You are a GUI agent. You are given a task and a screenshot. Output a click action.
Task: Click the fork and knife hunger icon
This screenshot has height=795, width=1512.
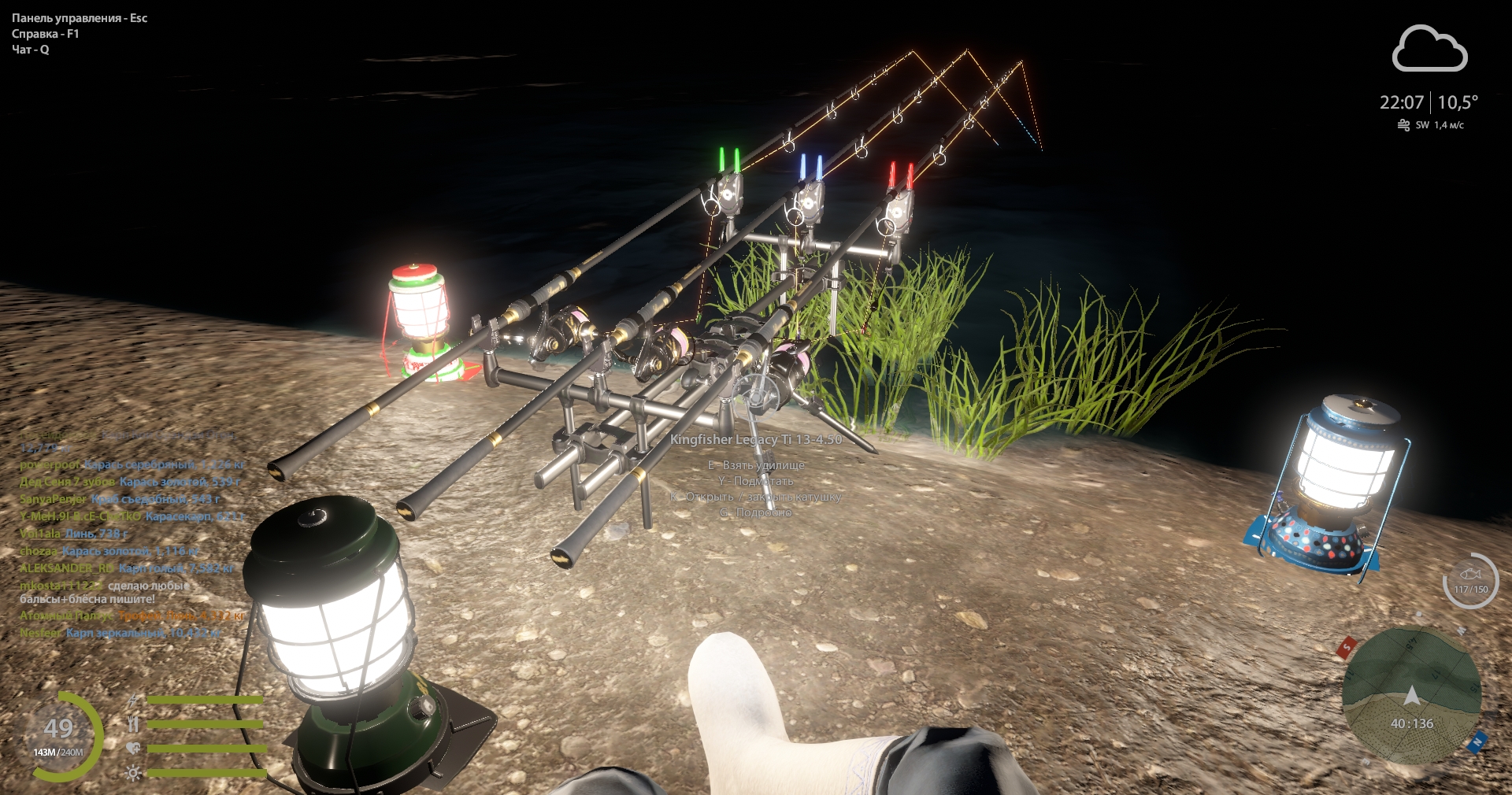pos(133,723)
